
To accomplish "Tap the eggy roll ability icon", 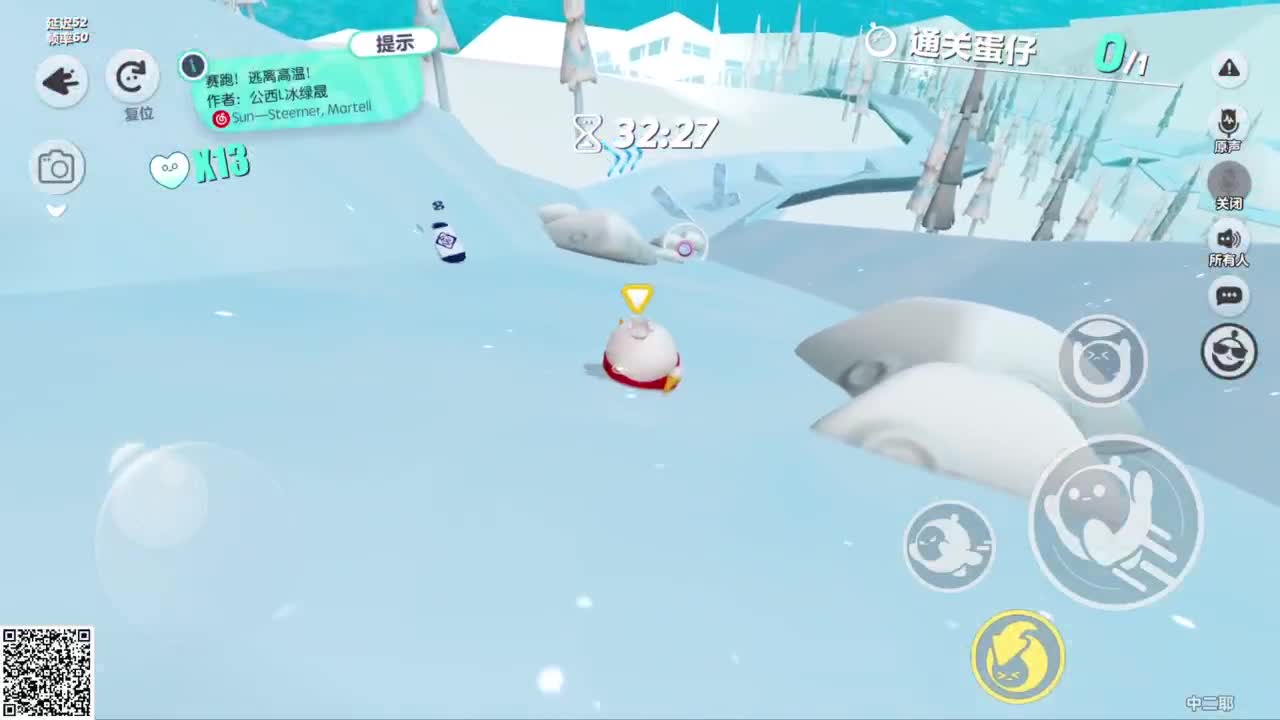I will click(948, 543).
